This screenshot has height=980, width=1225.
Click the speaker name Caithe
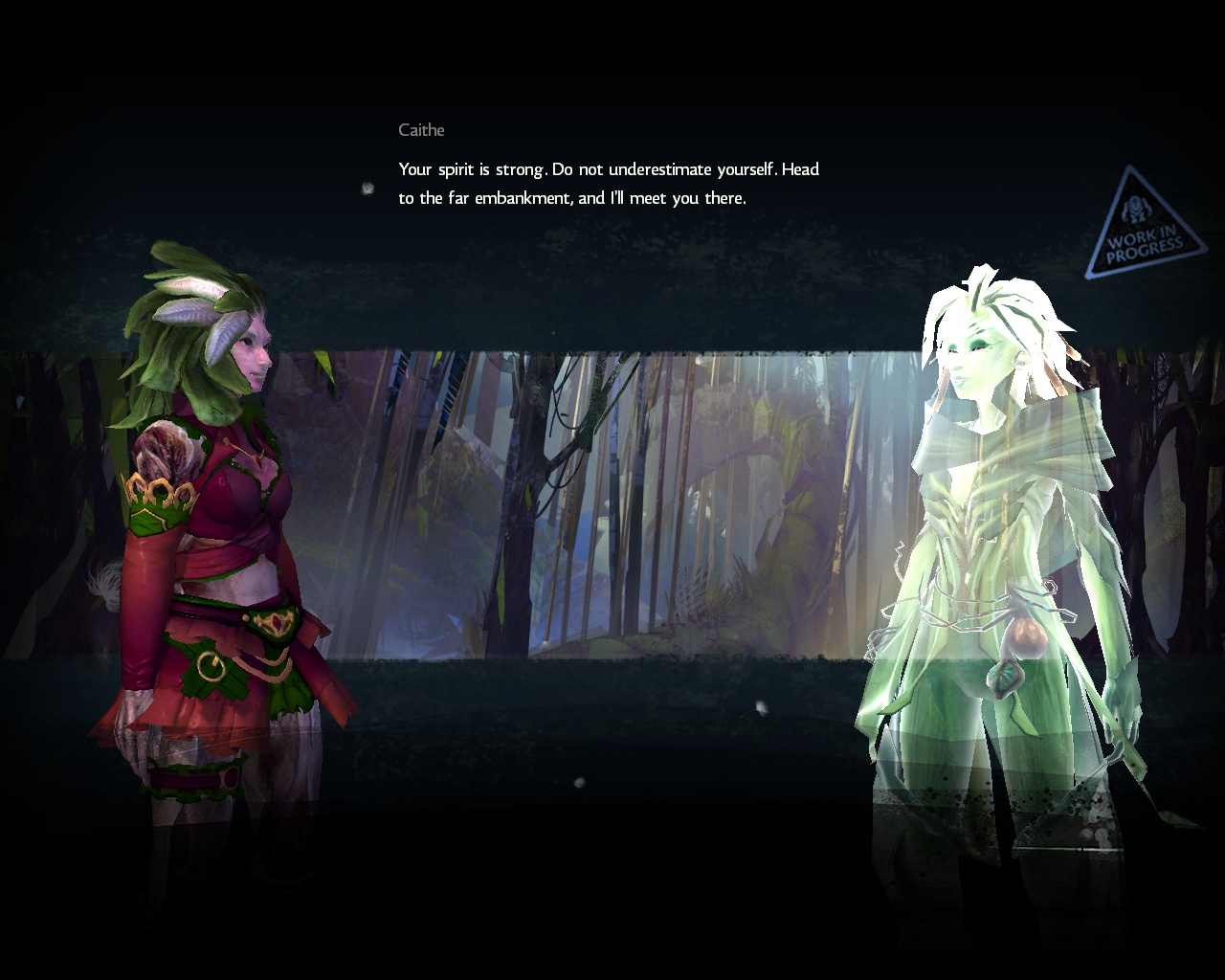(421, 129)
